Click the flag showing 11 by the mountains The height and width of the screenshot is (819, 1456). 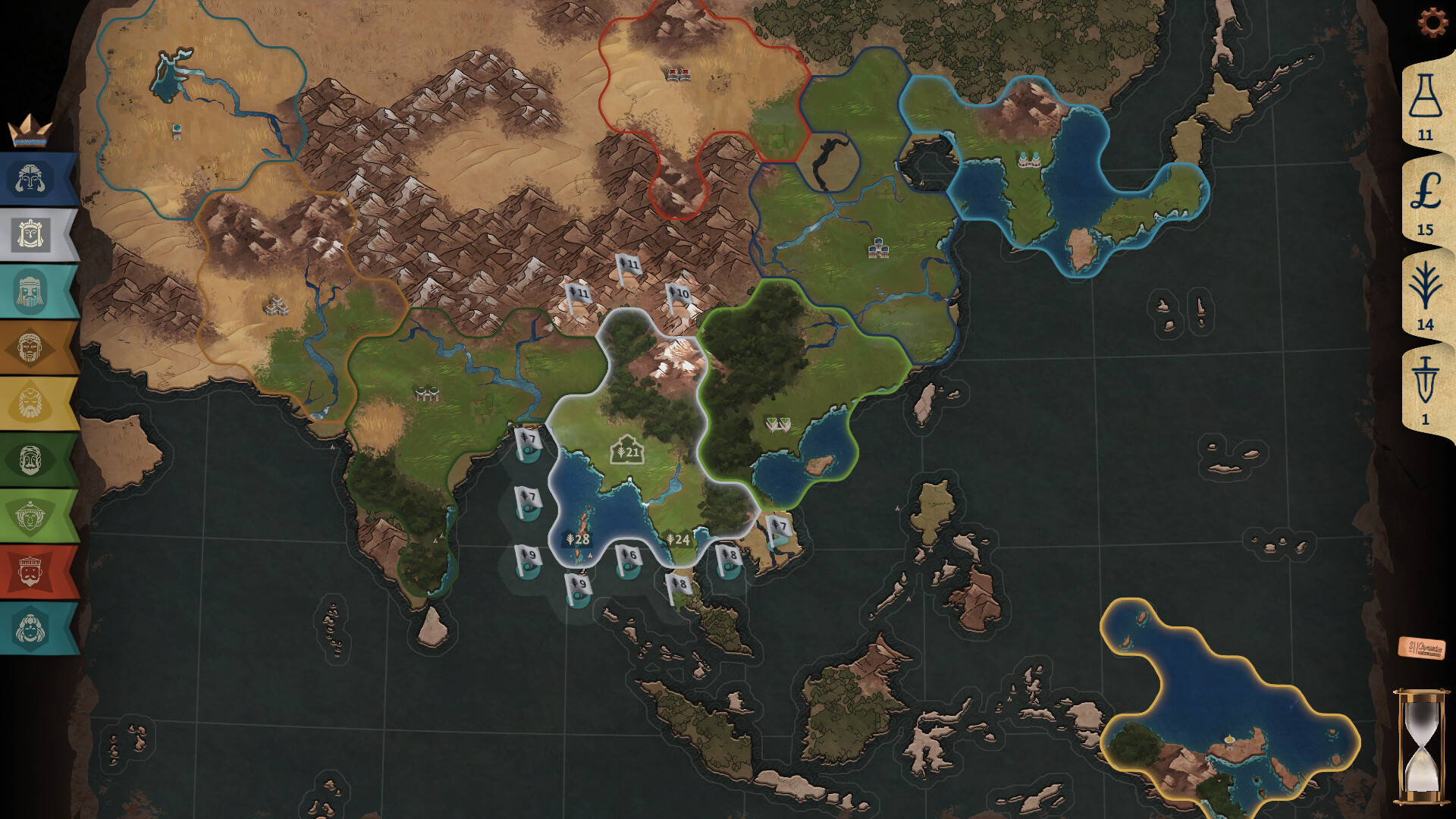coord(629,265)
